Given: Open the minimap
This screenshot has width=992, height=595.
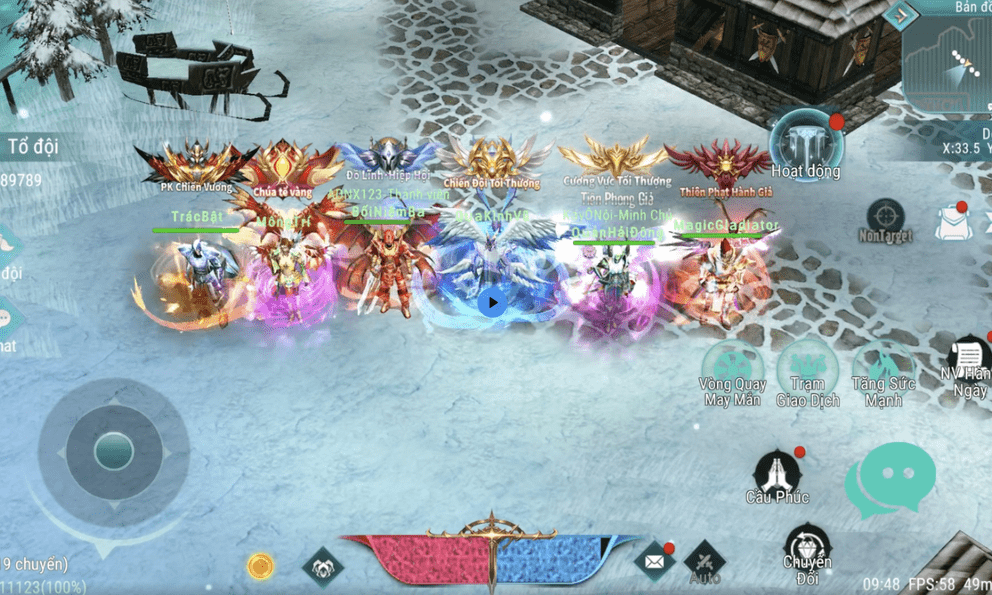Looking at the screenshot, I should coord(950,60).
